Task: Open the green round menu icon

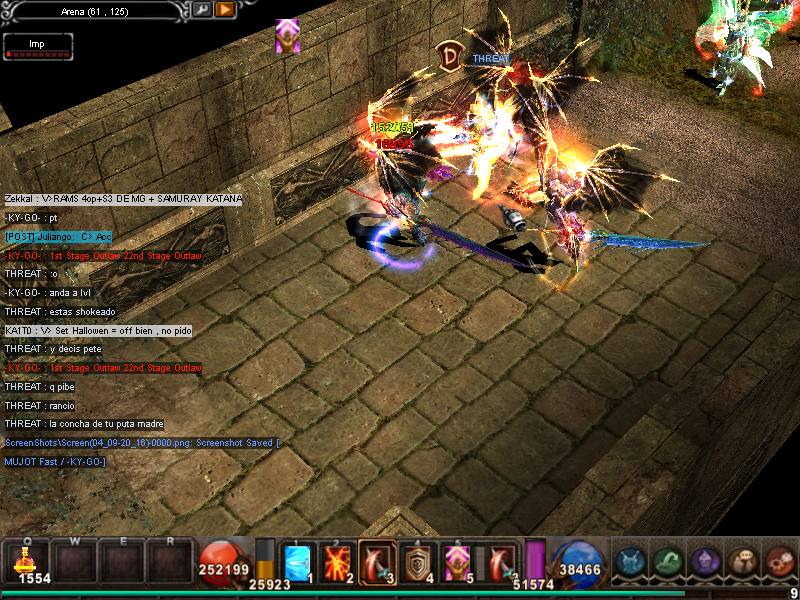Action: pyautogui.click(x=667, y=562)
